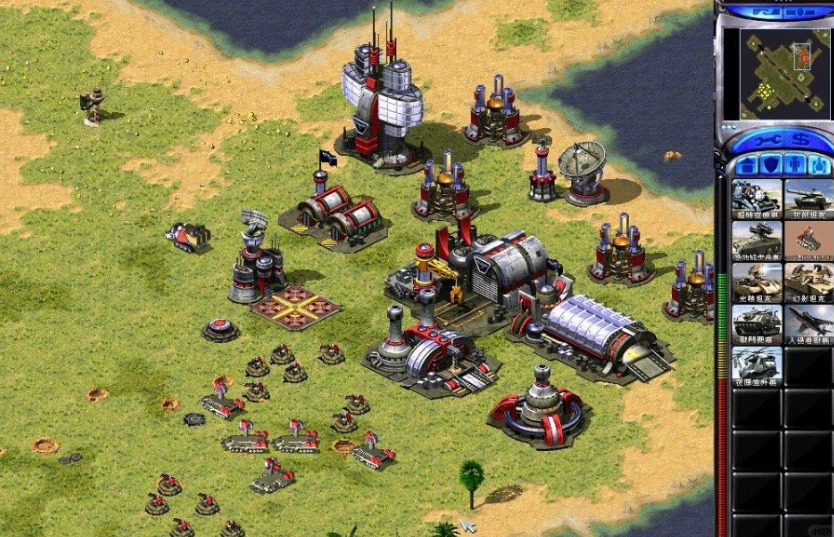Queue a Grizzly Tank cameo
The image size is (834, 537).
pos(808,197)
